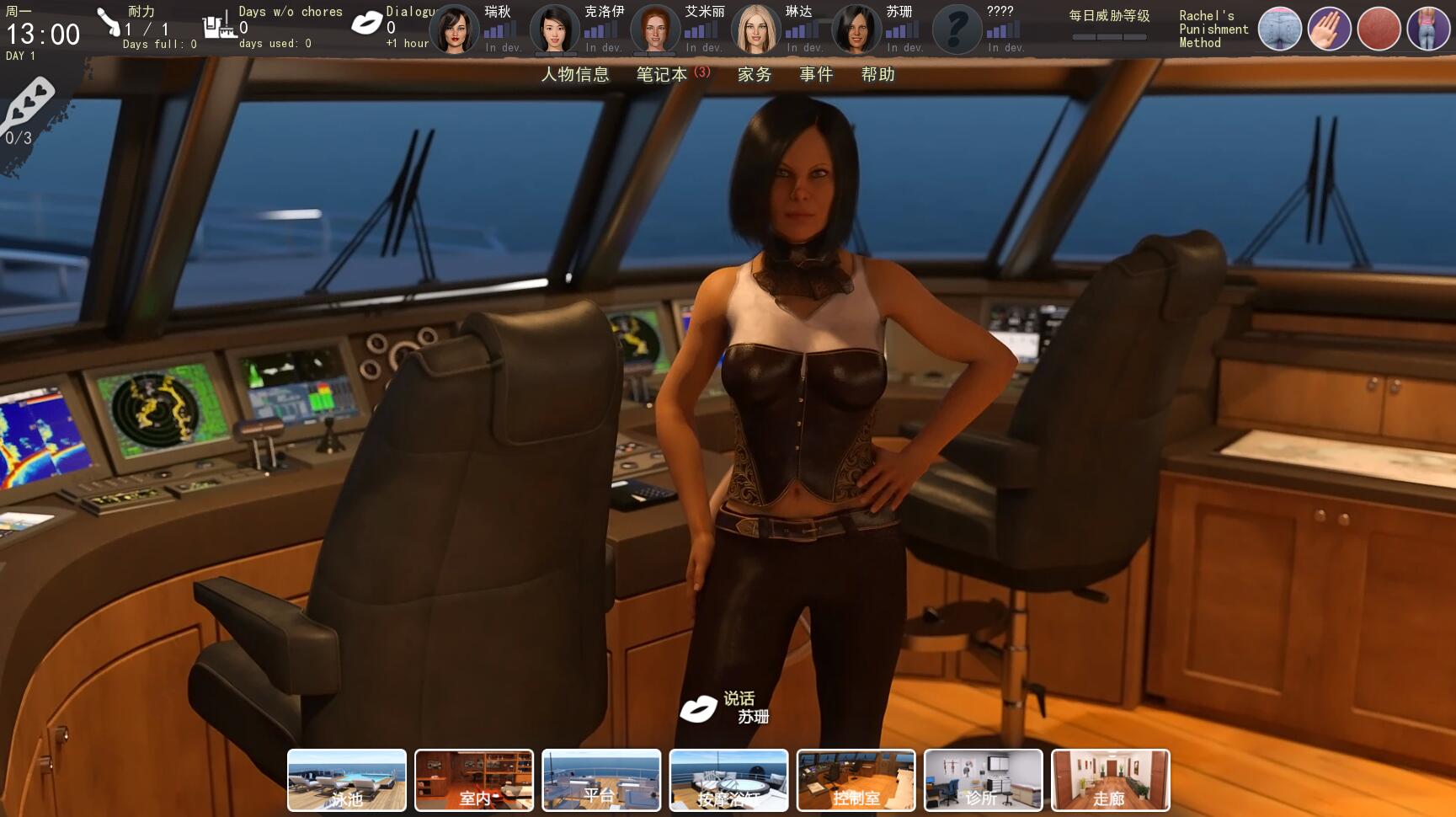Choose 克洛伊's portrait
The image size is (1456, 817).
click(555, 29)
